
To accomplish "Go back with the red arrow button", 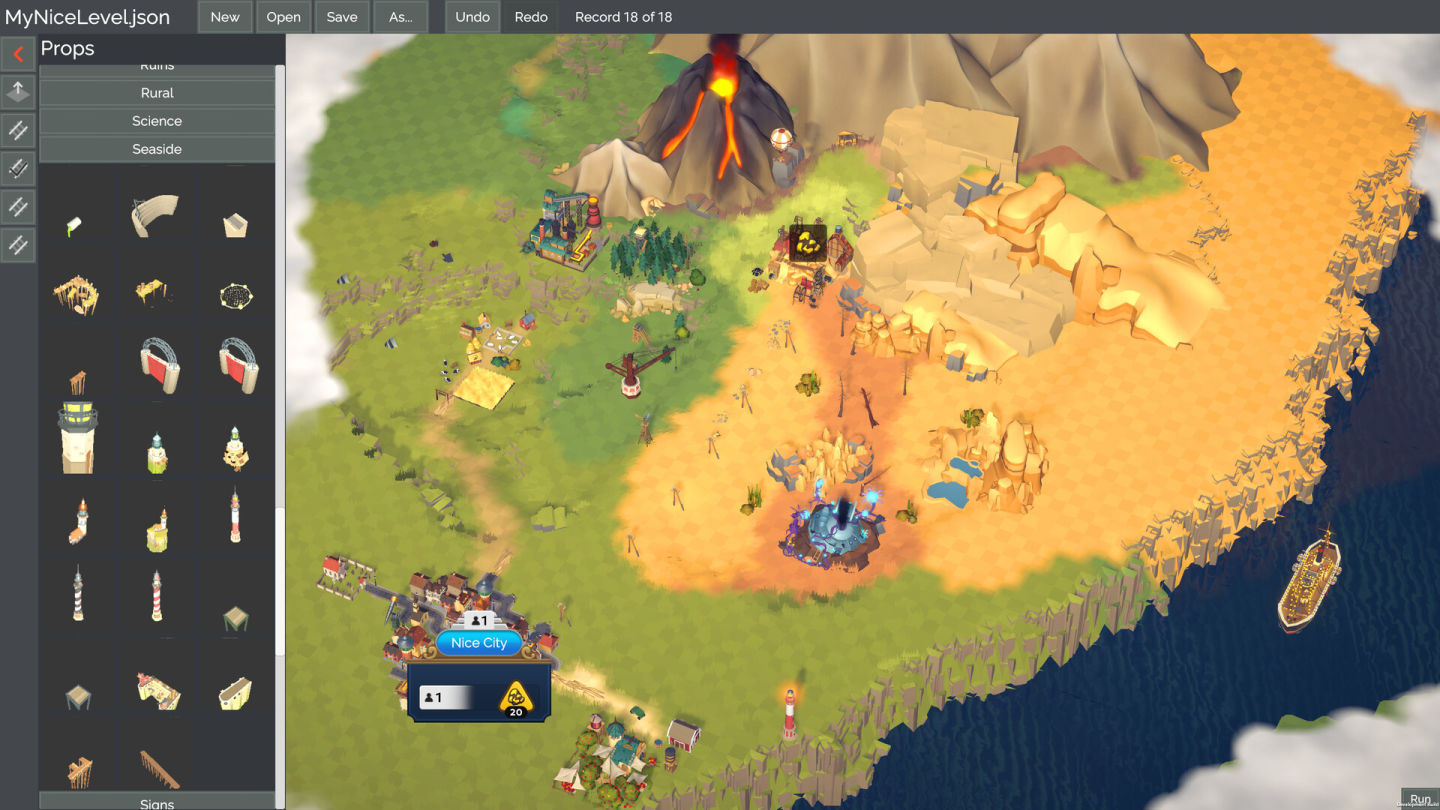I will click(18, 54).
